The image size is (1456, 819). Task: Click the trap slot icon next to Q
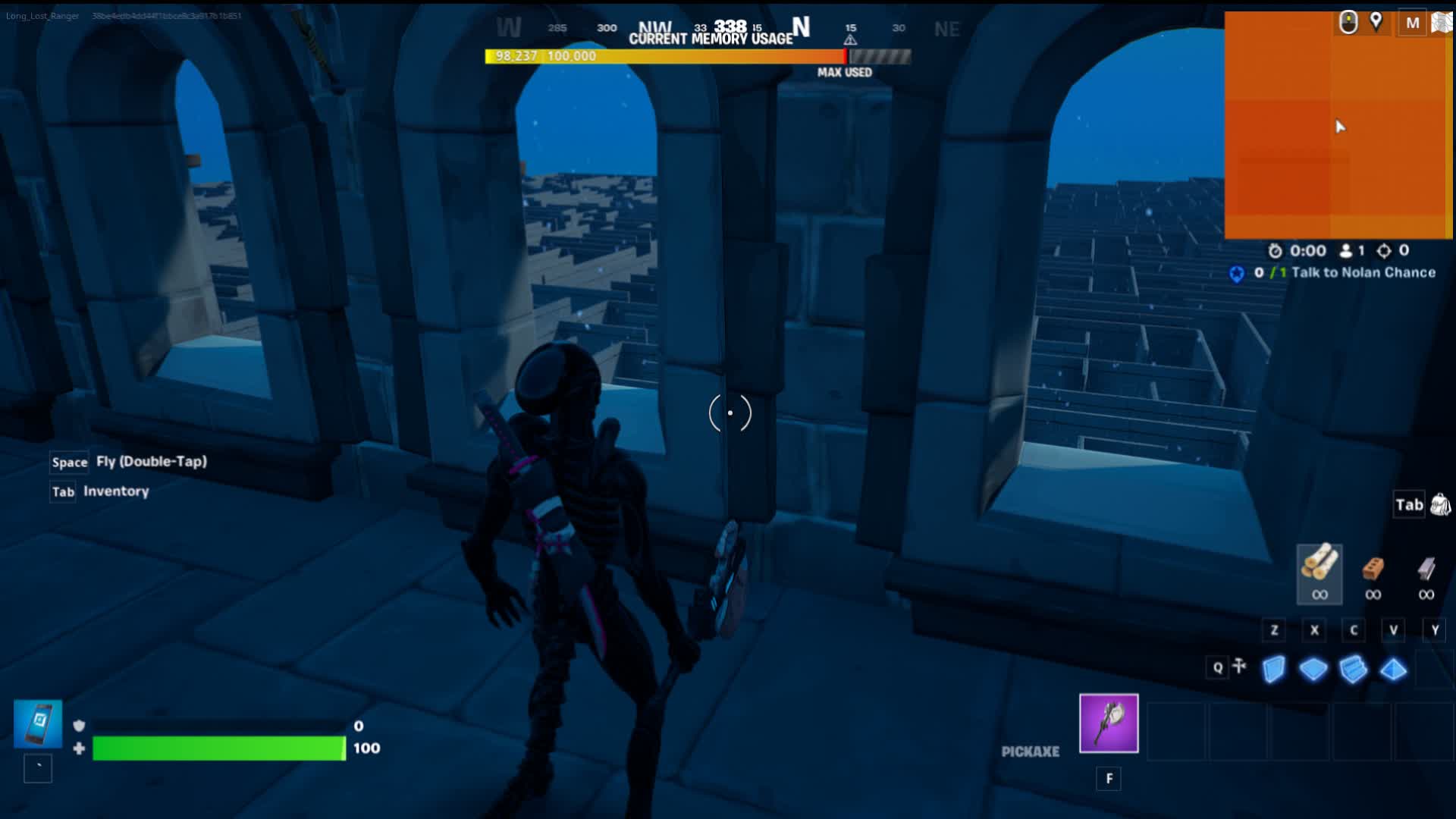(1241, 667)
